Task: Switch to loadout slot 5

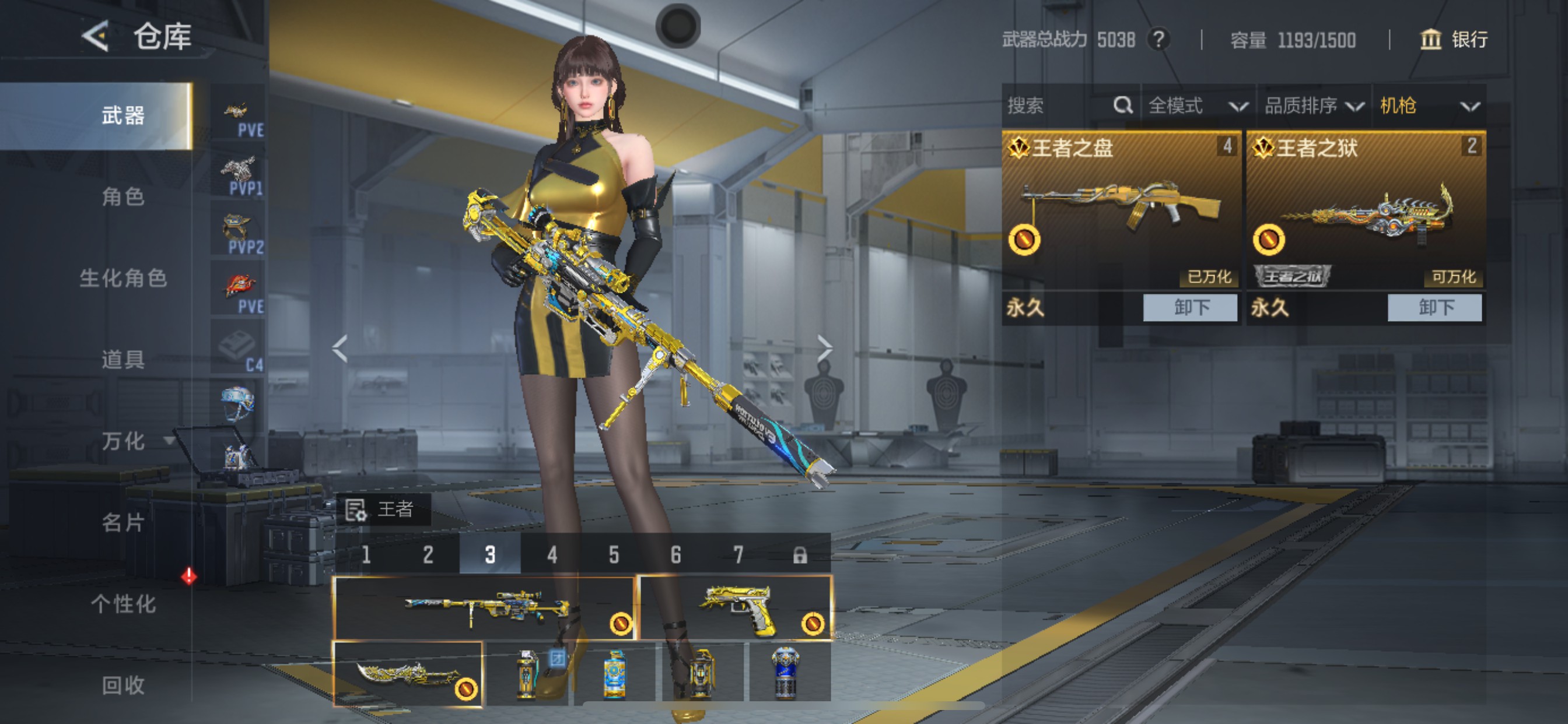Action: click(x=614, y=554)
